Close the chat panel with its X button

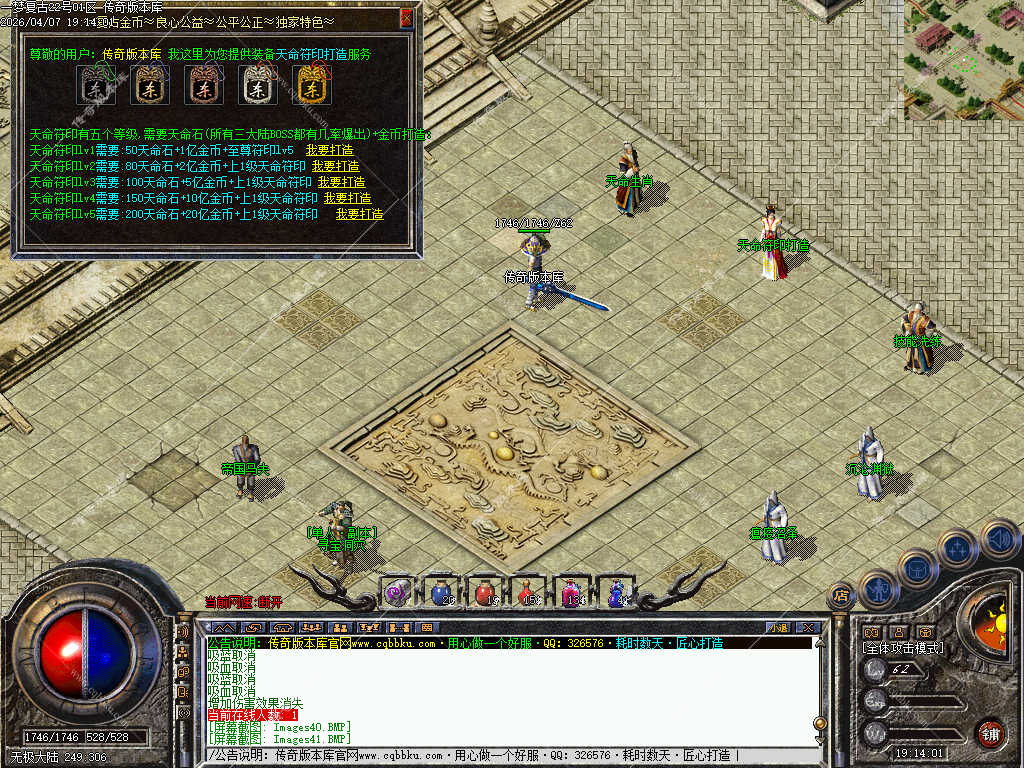(x=809, y=627)
